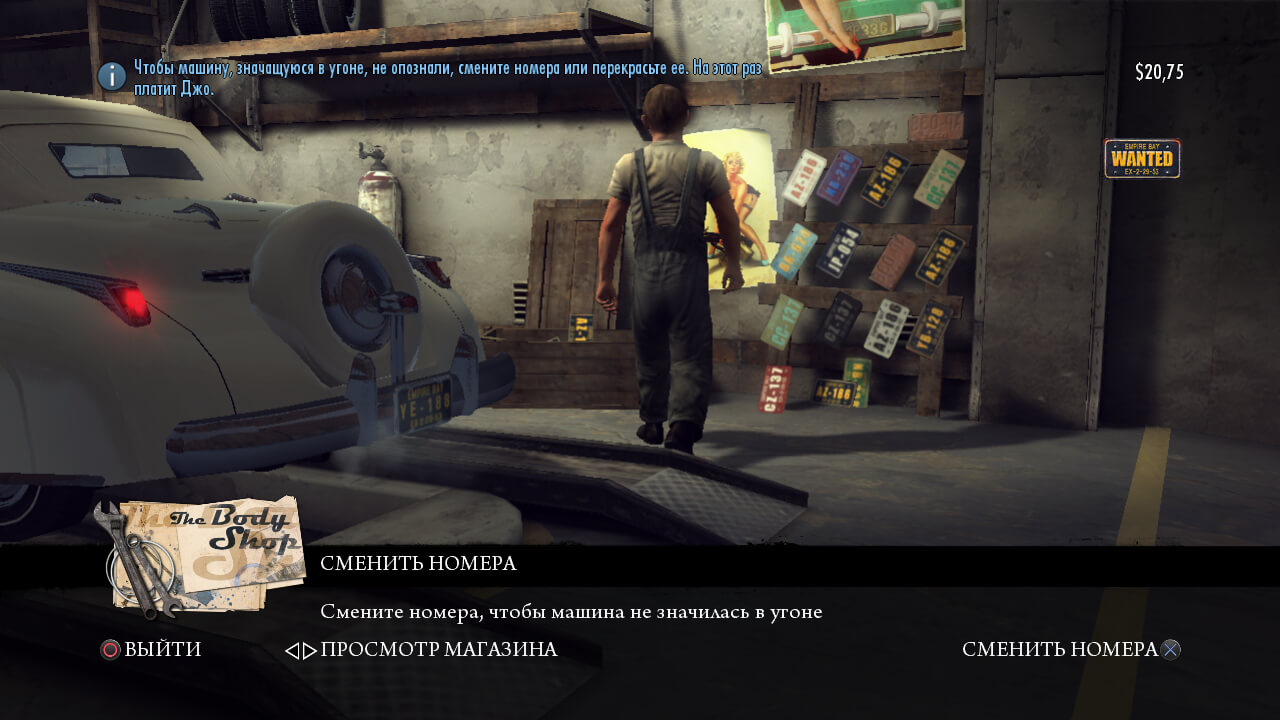The height and width of the screenshot is (720, 1280).
Task: Click the right arrow to browse next shop option
Action: [310, 651]
